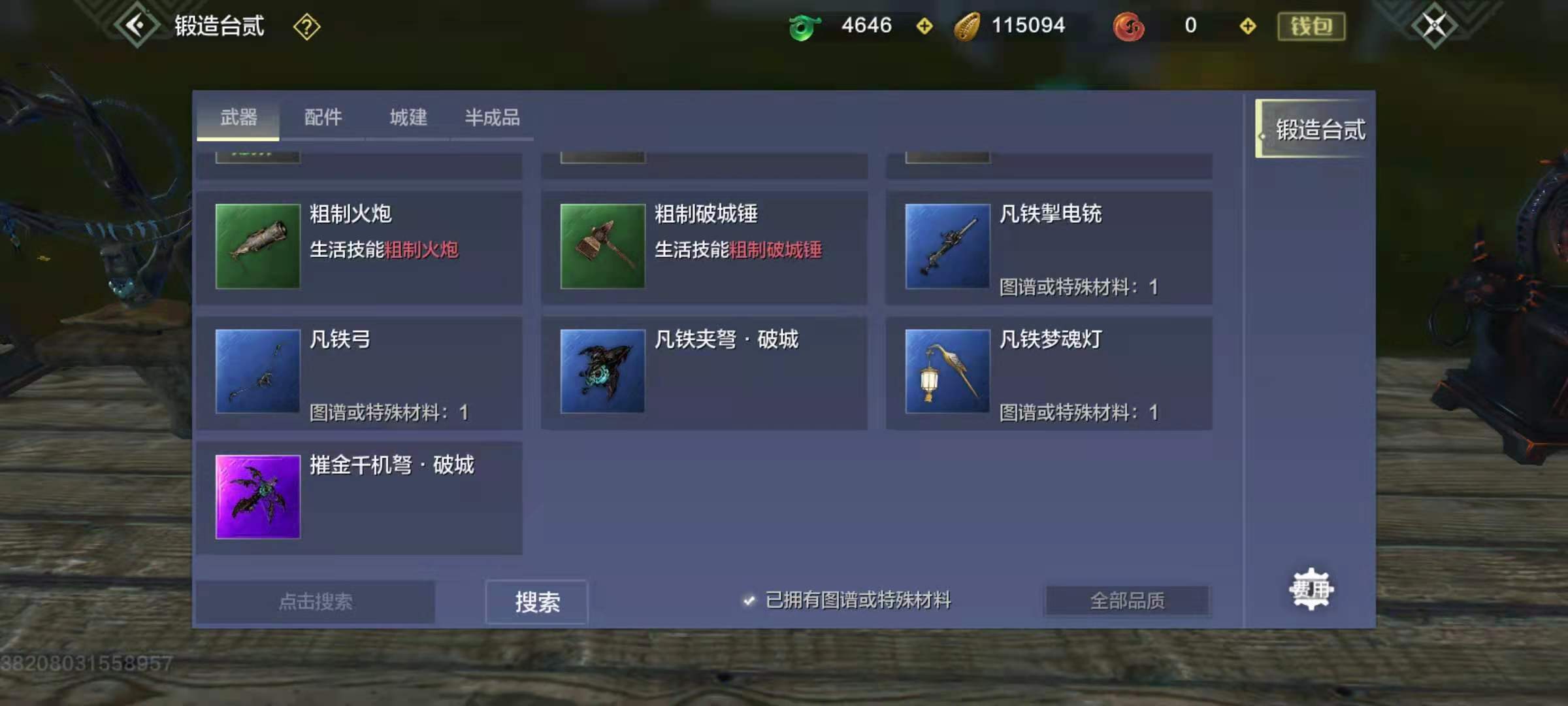Switch to the 配件 tab

[x=323, y=118]
